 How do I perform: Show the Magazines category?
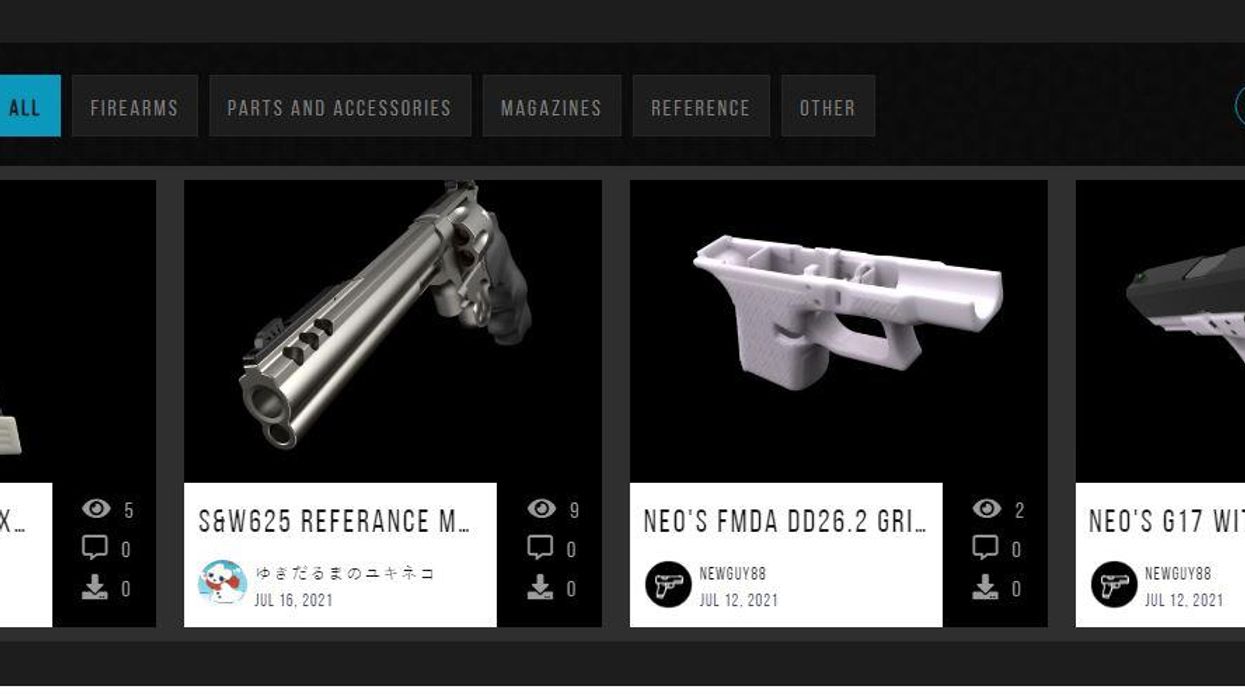click(x=551, y=106)
